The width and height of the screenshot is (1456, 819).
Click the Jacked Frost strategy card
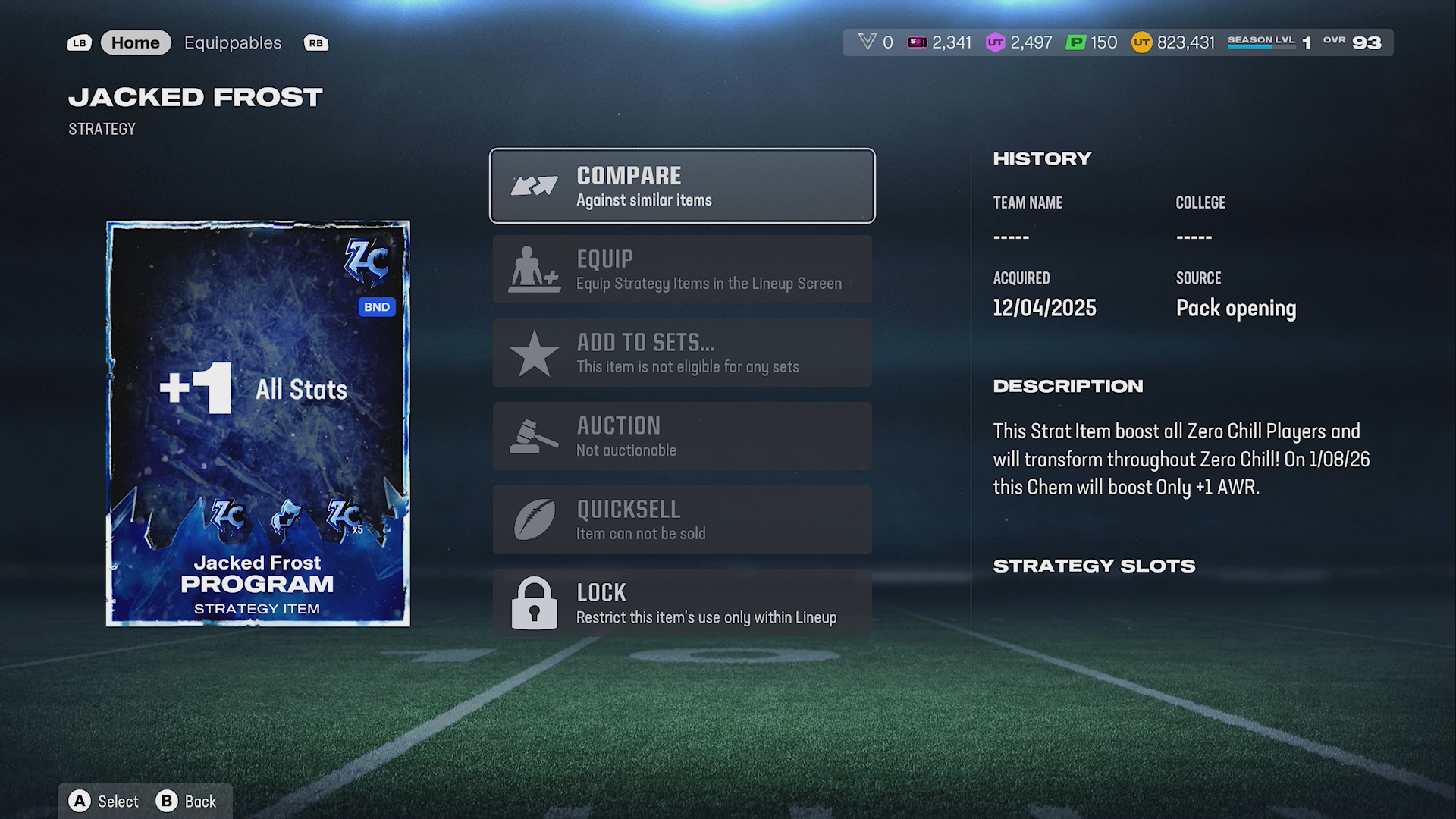[x=258, y=423]
